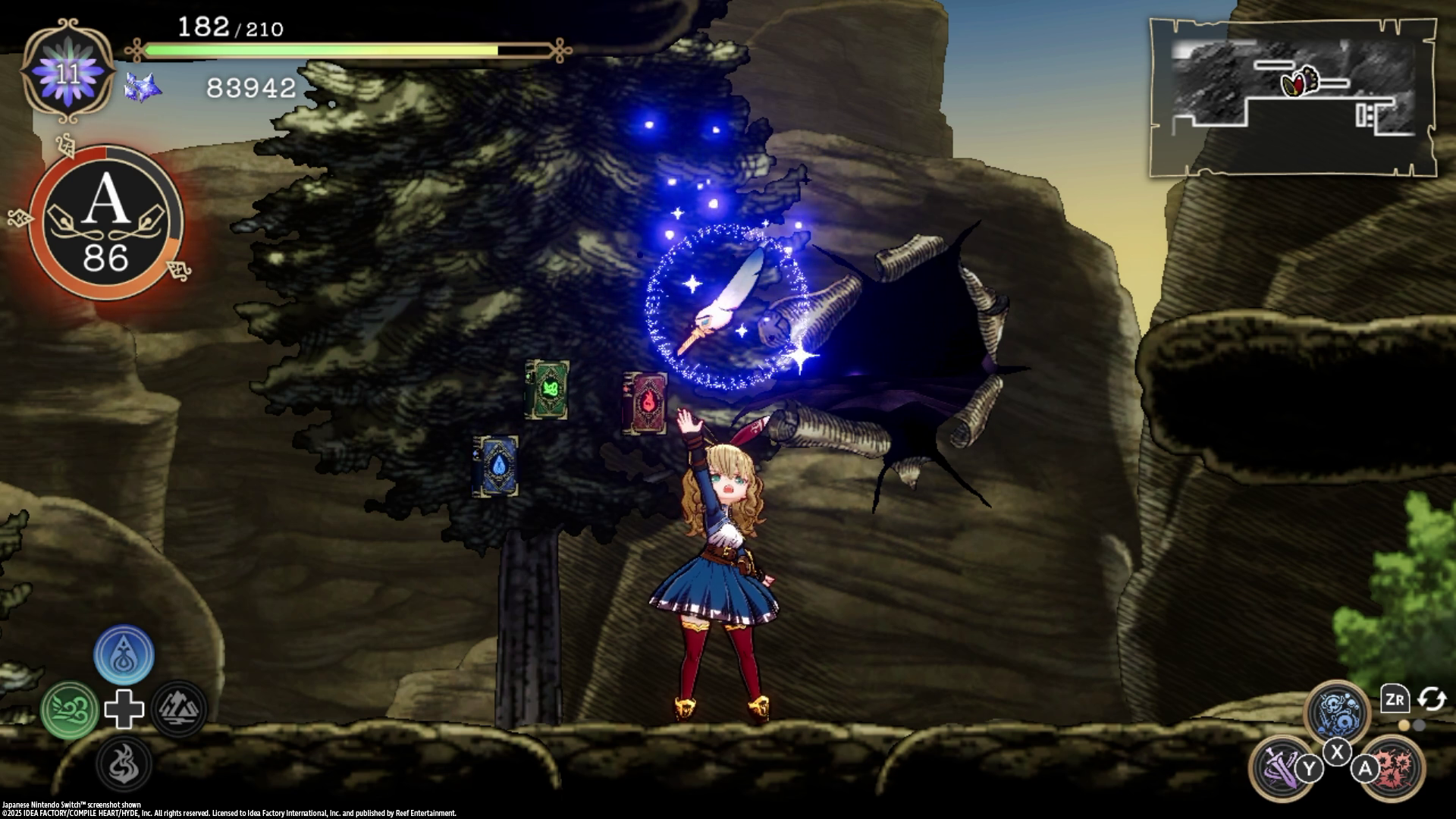The width and height of the screenshot is (1456, 819).
Task: Toggle the plus cross between the element icons
Action: tap(124, 710)
